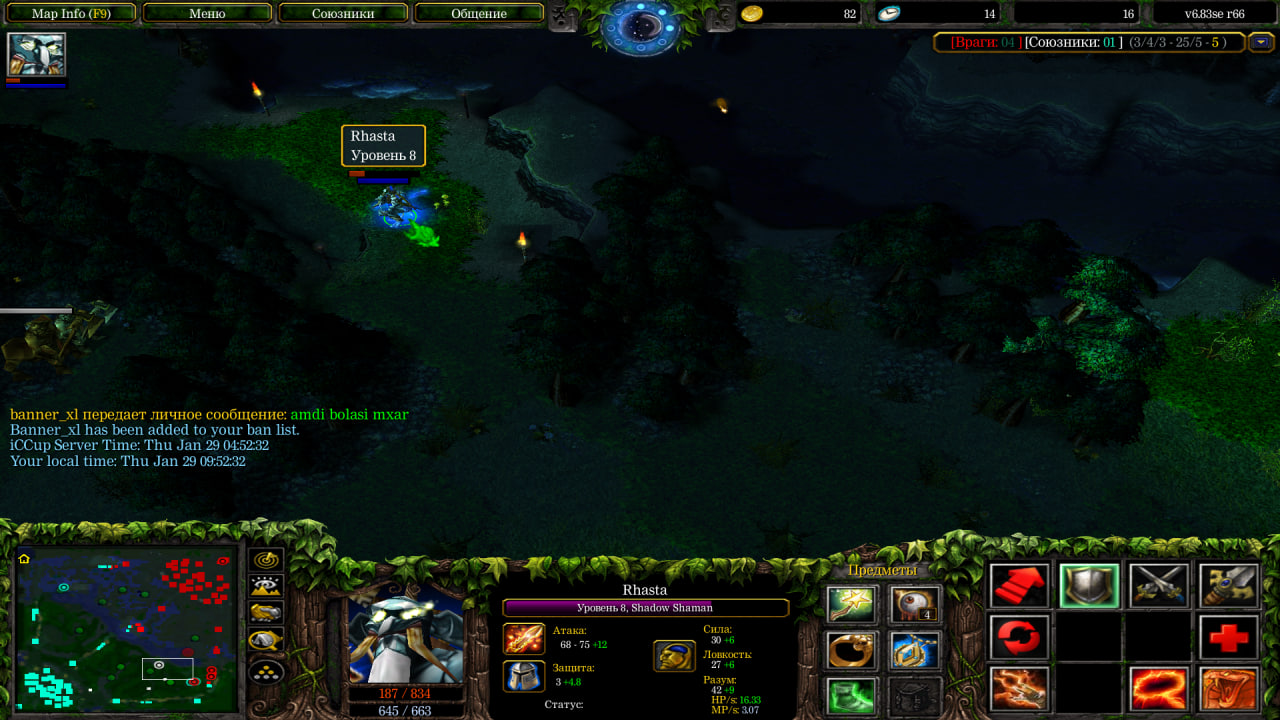Image resolution: width=1280 pixels, height=720 pixels.
Task: Use the blue medallion item
Action: (915, 651)
